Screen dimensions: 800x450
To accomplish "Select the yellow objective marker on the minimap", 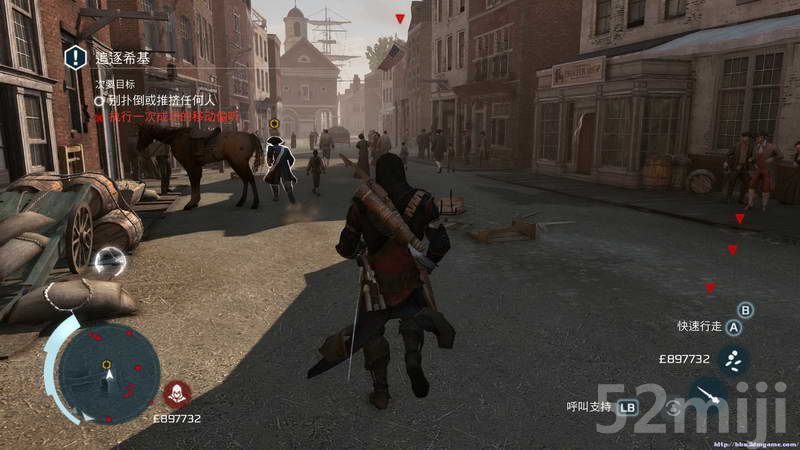I will (105, 365).
